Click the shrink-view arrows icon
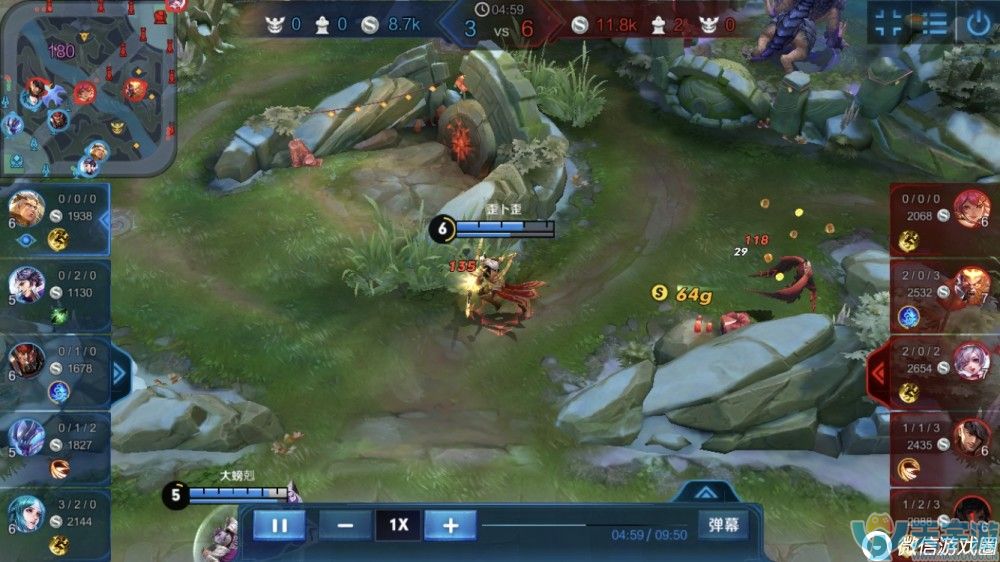Image resolution: width=1000 pixels, height=562 pixels. [x=887, y=23]
